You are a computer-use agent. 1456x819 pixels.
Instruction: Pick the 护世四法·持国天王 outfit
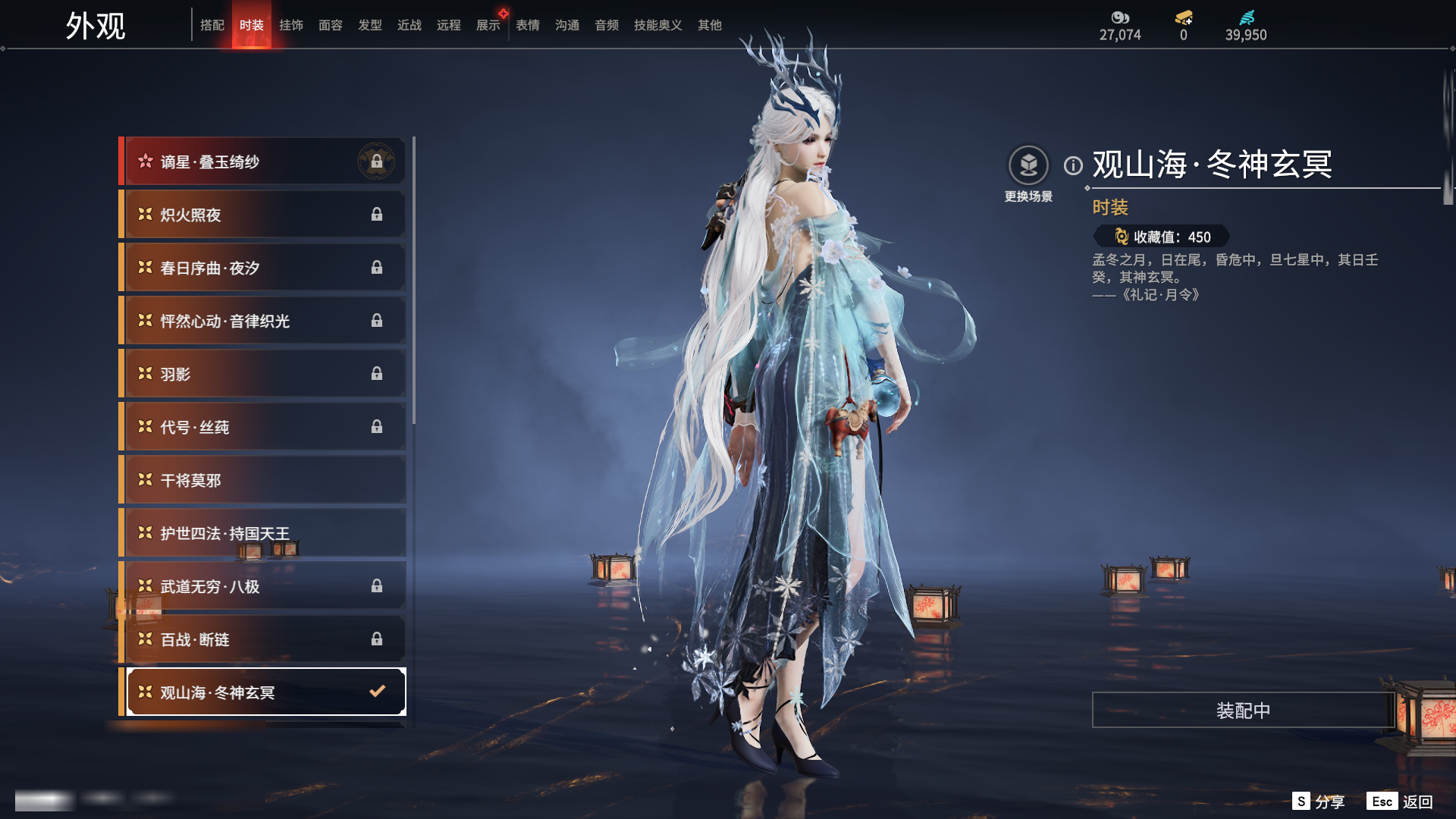point(262,533)
